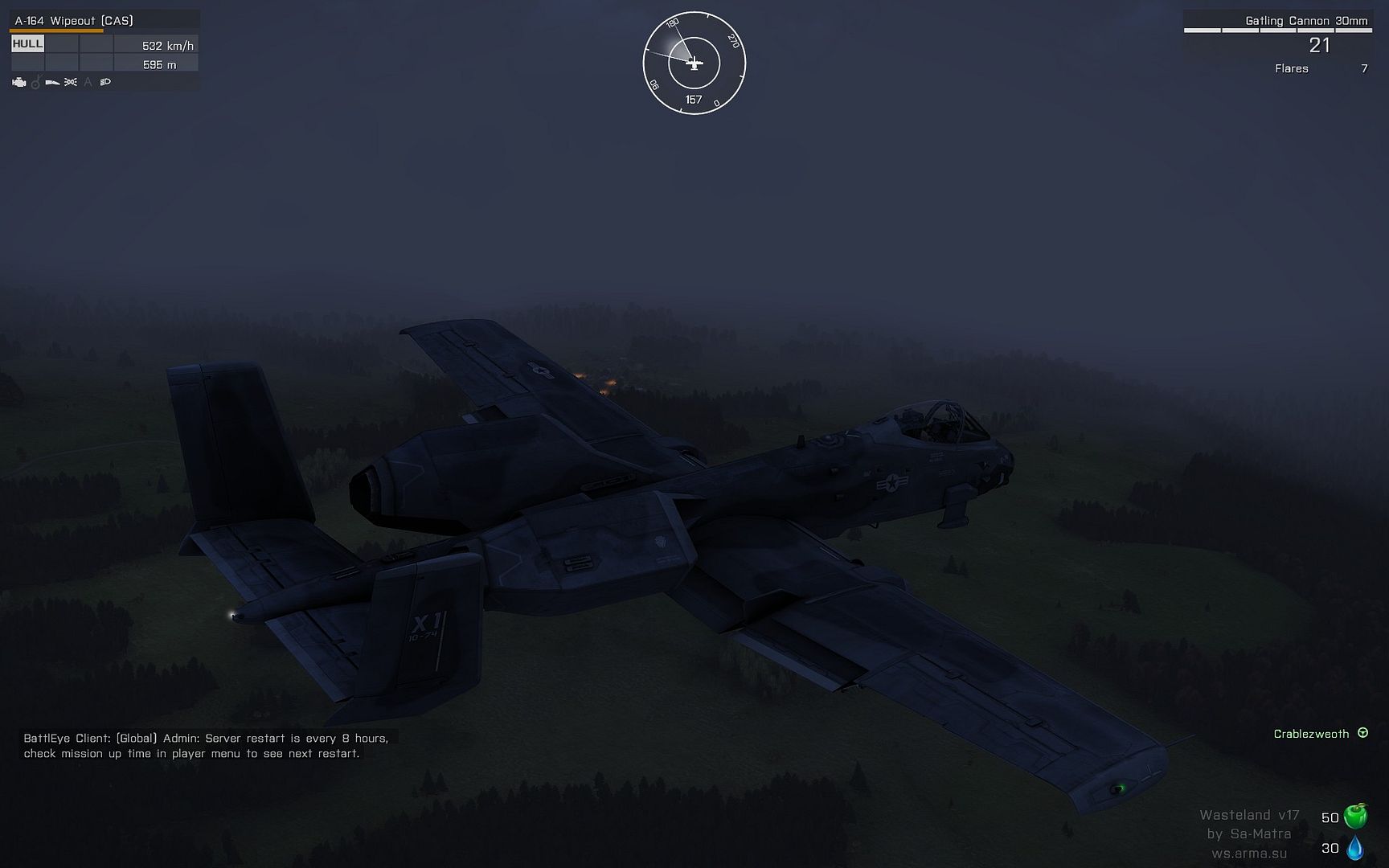Click the blue water drop thirst icon
1389x868 pixels.
pyautogui.click(x=1355, y=848)
